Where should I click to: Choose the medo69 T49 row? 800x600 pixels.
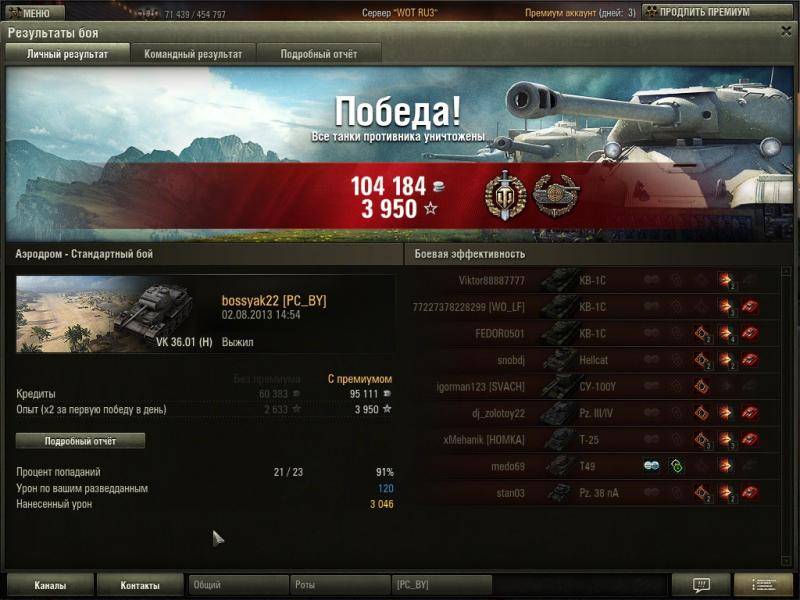[590, 465]
